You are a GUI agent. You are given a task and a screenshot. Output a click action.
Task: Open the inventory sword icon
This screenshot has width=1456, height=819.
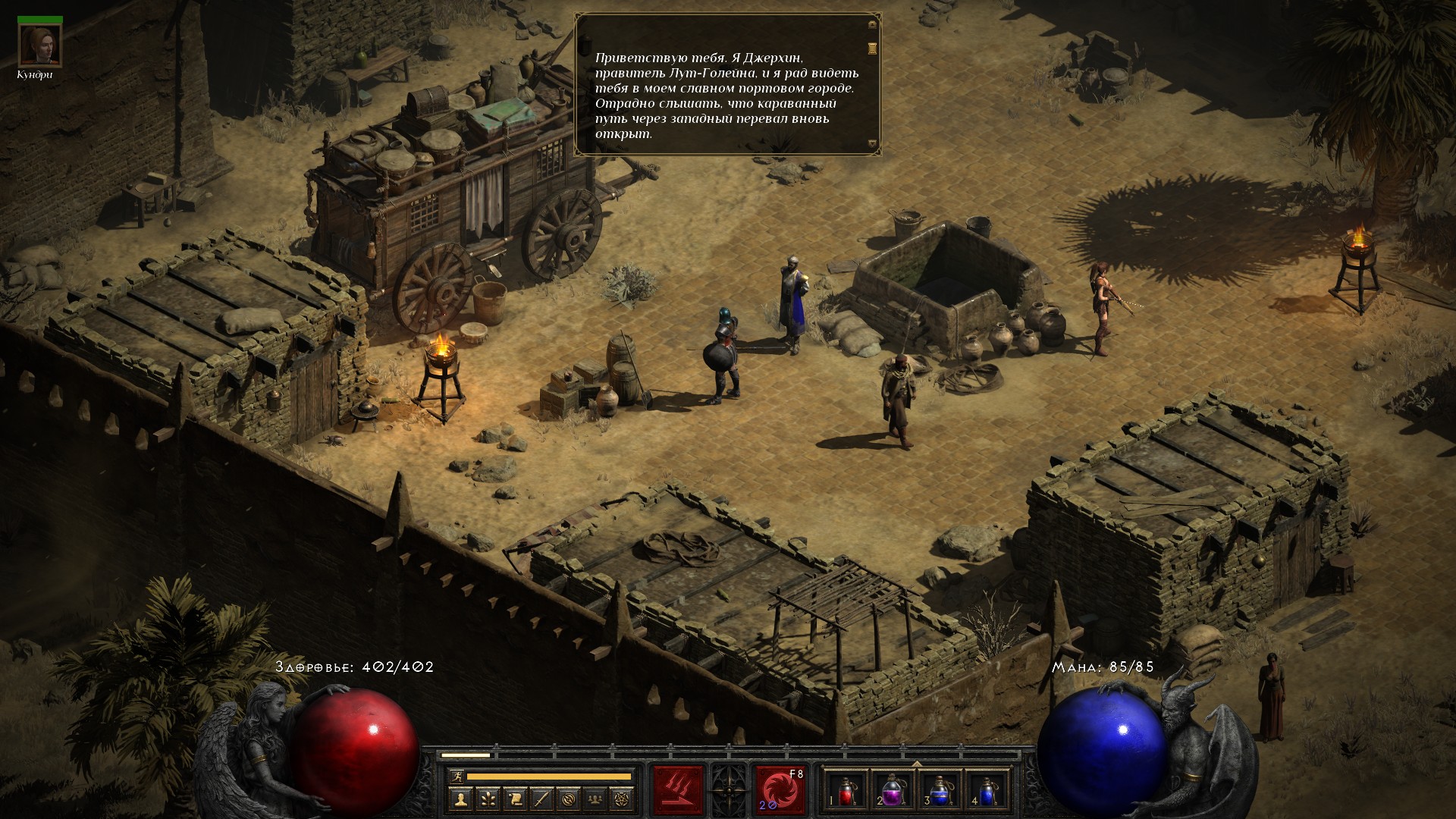click(x=541, y=799)
